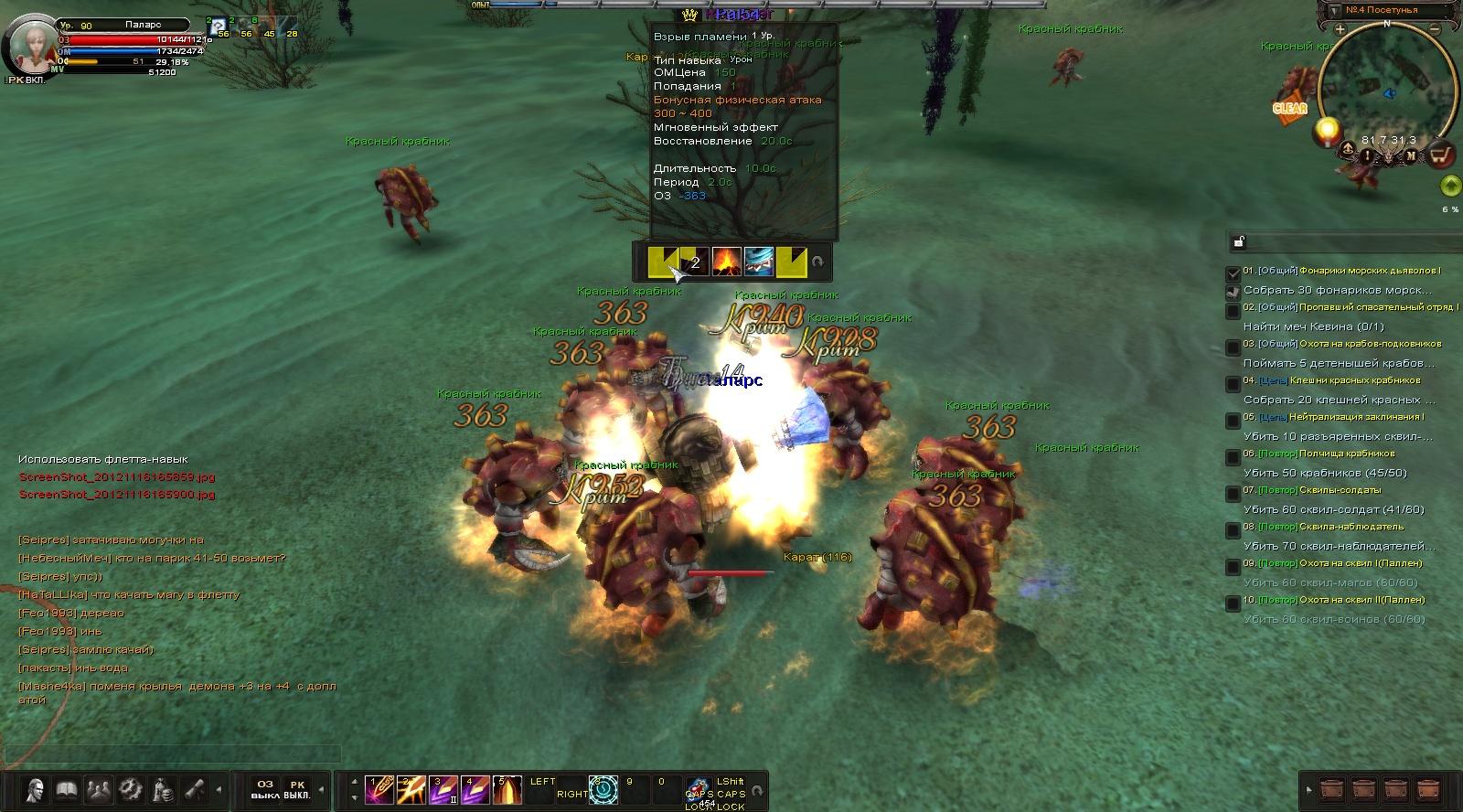
Task: Open the group of people menu icon
Action: (x=97, y=789)
